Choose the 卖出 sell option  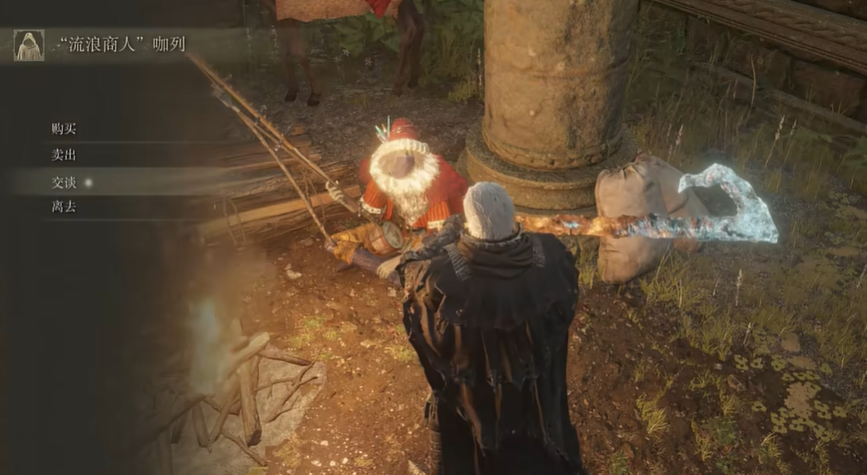coord(64,155)
